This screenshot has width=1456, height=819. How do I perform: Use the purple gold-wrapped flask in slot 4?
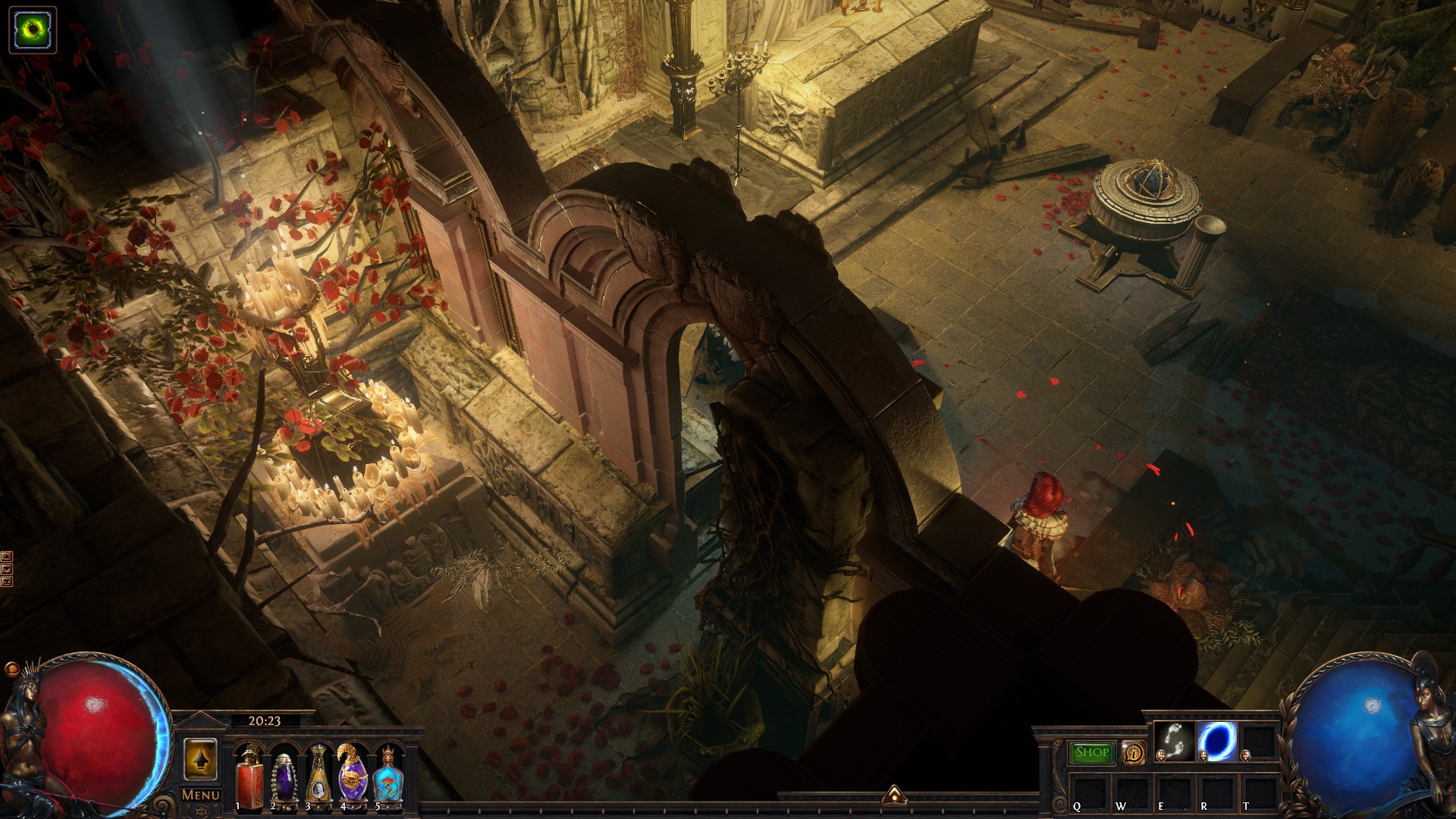tap(353, 775)
